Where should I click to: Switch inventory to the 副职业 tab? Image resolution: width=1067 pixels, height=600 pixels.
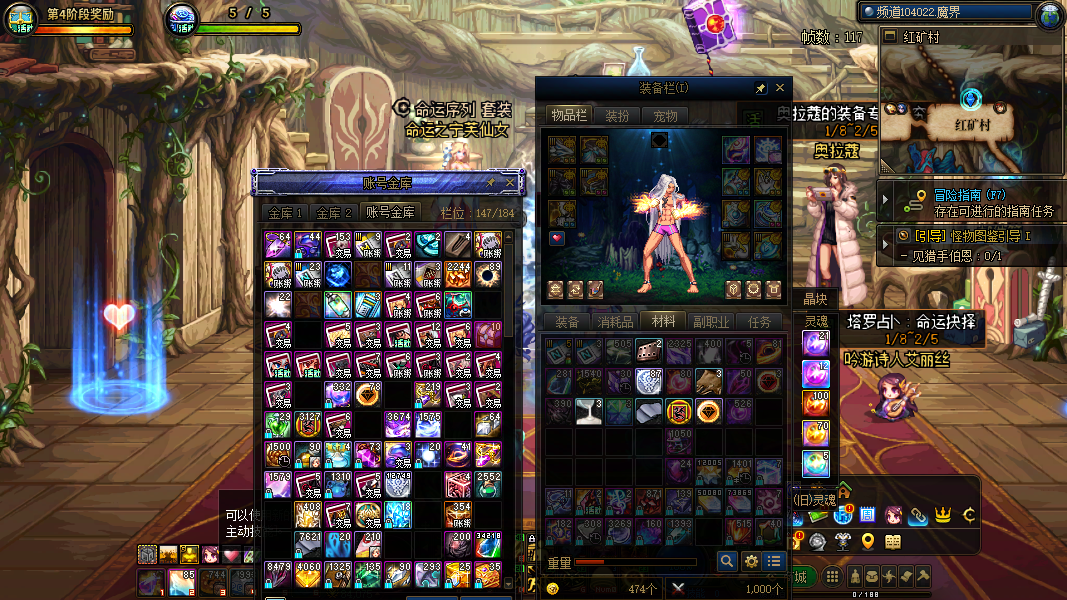711,322
